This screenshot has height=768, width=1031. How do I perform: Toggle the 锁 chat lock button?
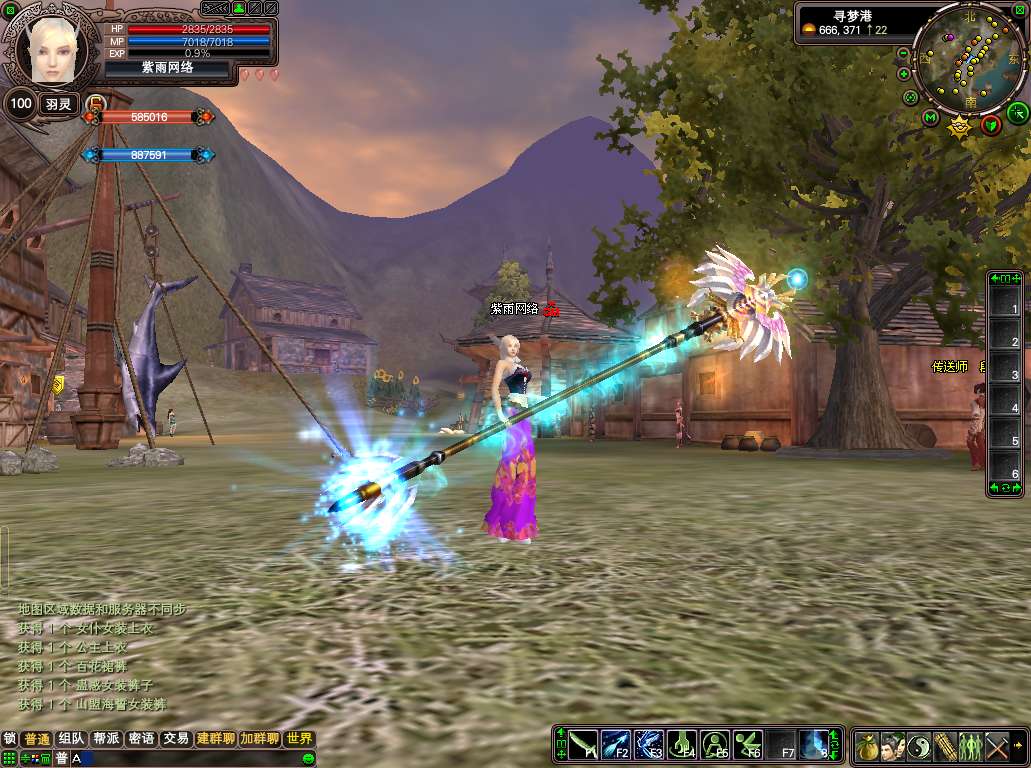[x=10, y=739]
